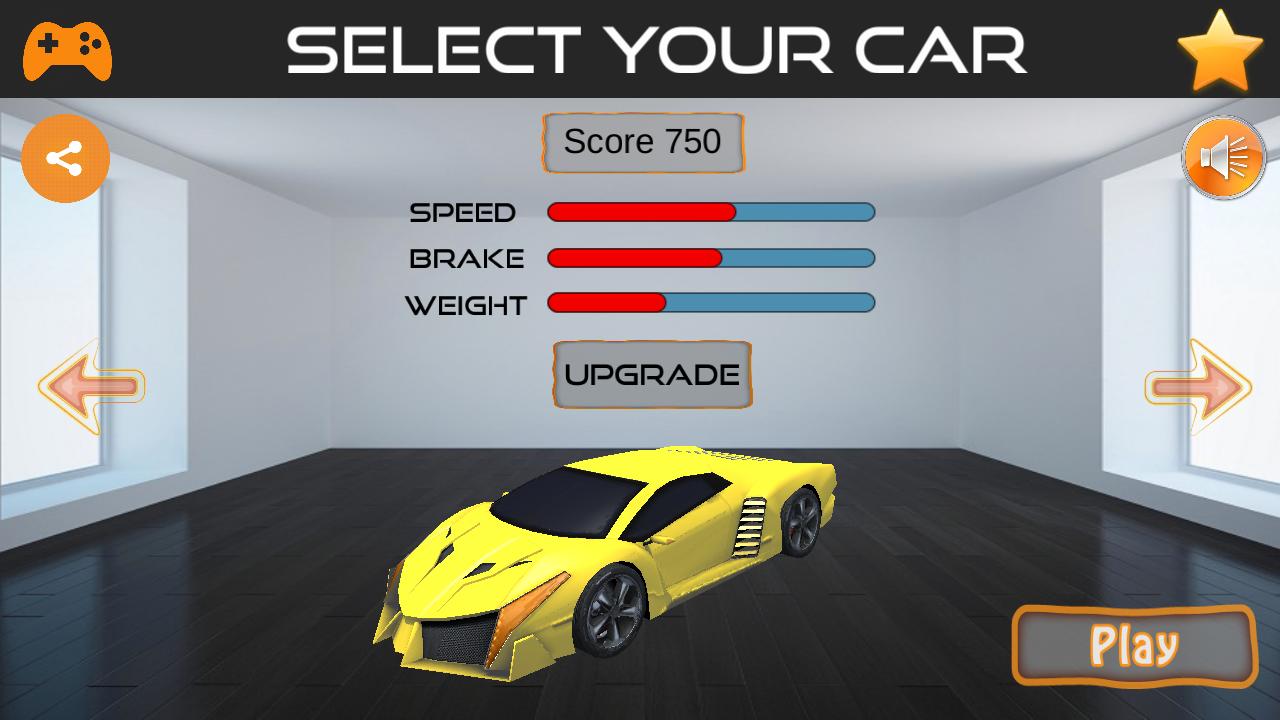Click the gold star icon
The height and width of the screenshot is (720, 1280).
(x=1220, y=51)
